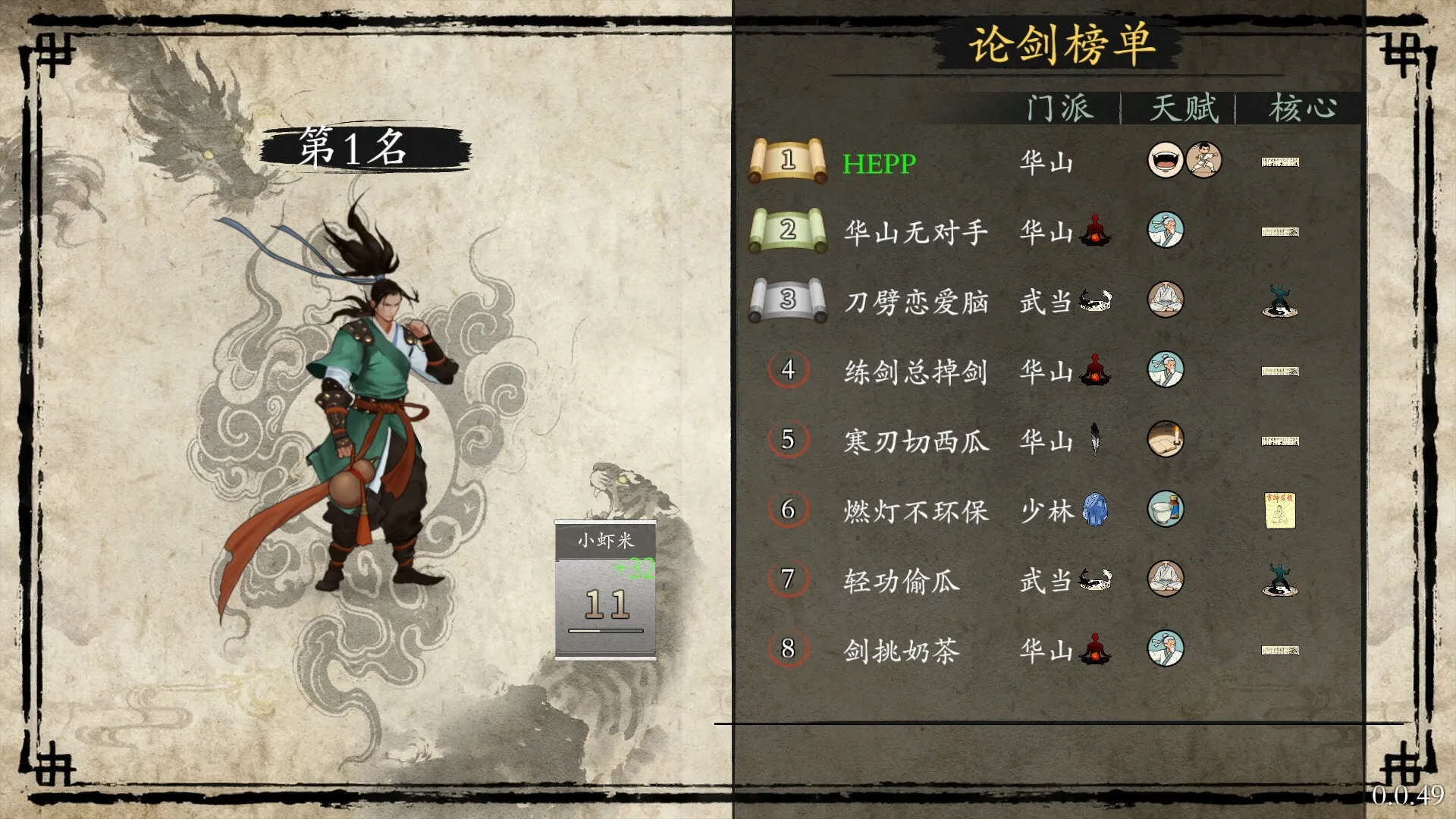Open the meditating monk talent icon for 刀劈恋爱脑
The image size is (1456, 819).
(1166, 300)
